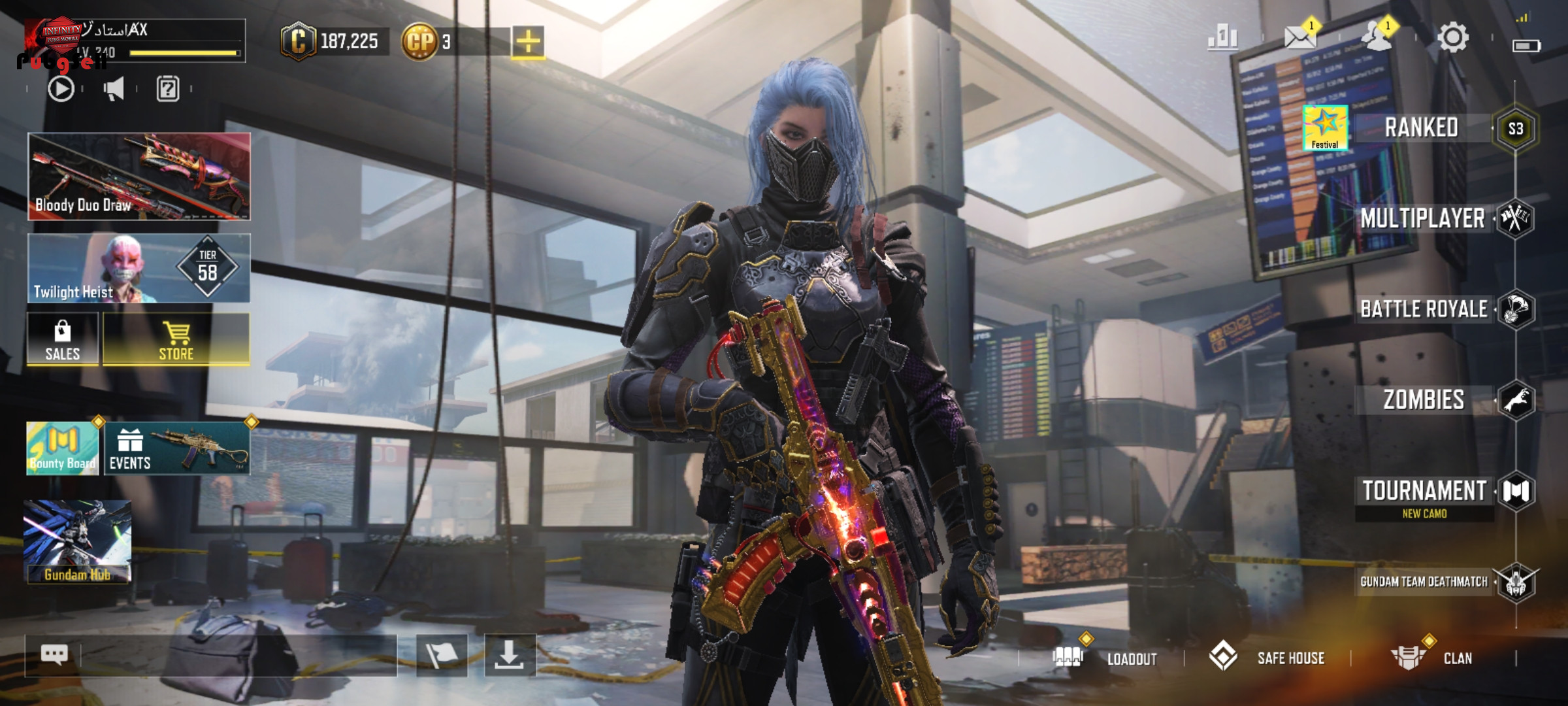Open the Ranked mode
Screen dimensions: 1568x706
tap(1422, 128)
